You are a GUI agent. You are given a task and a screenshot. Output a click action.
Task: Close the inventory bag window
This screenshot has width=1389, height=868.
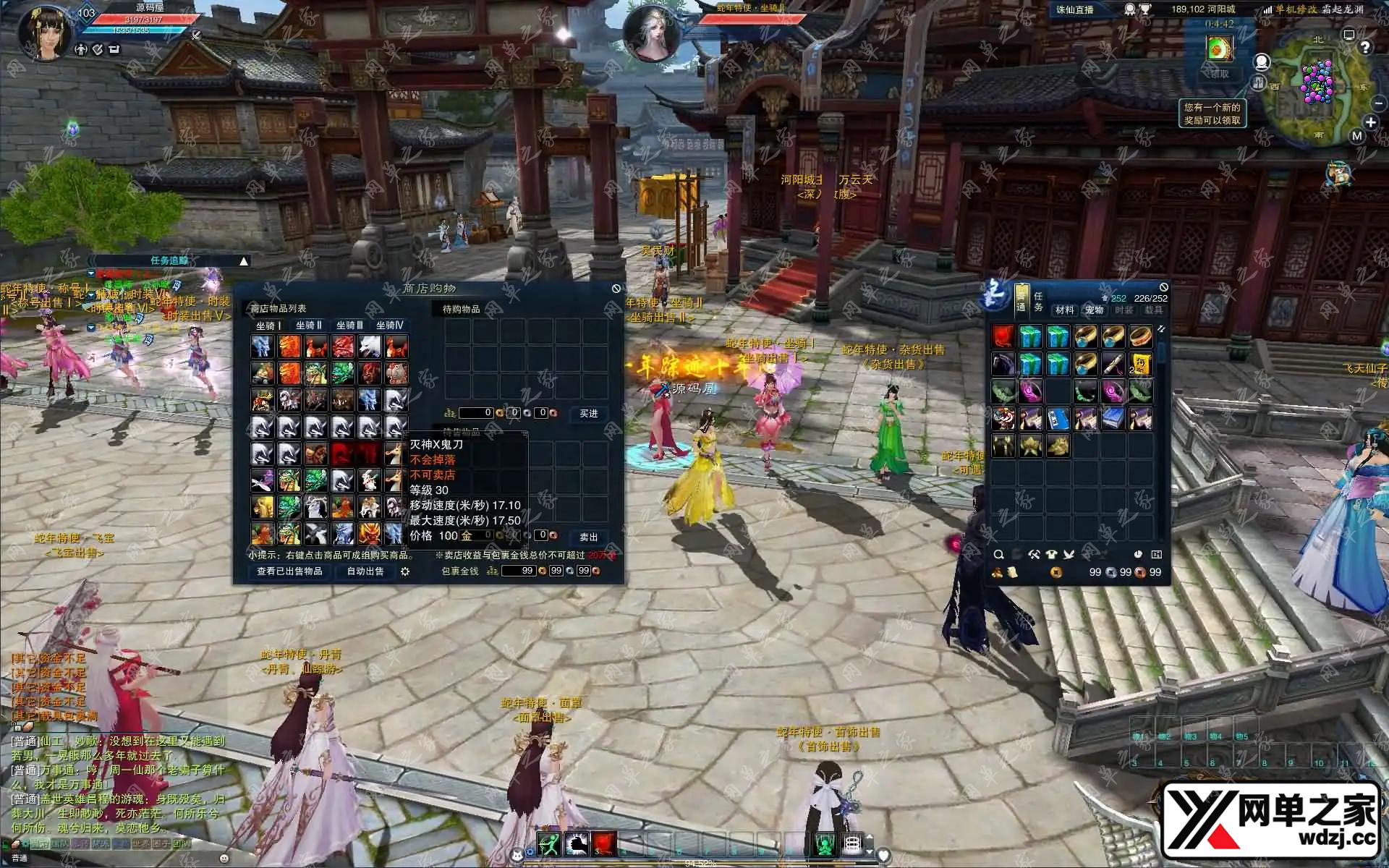click(x=1163, y=288)
